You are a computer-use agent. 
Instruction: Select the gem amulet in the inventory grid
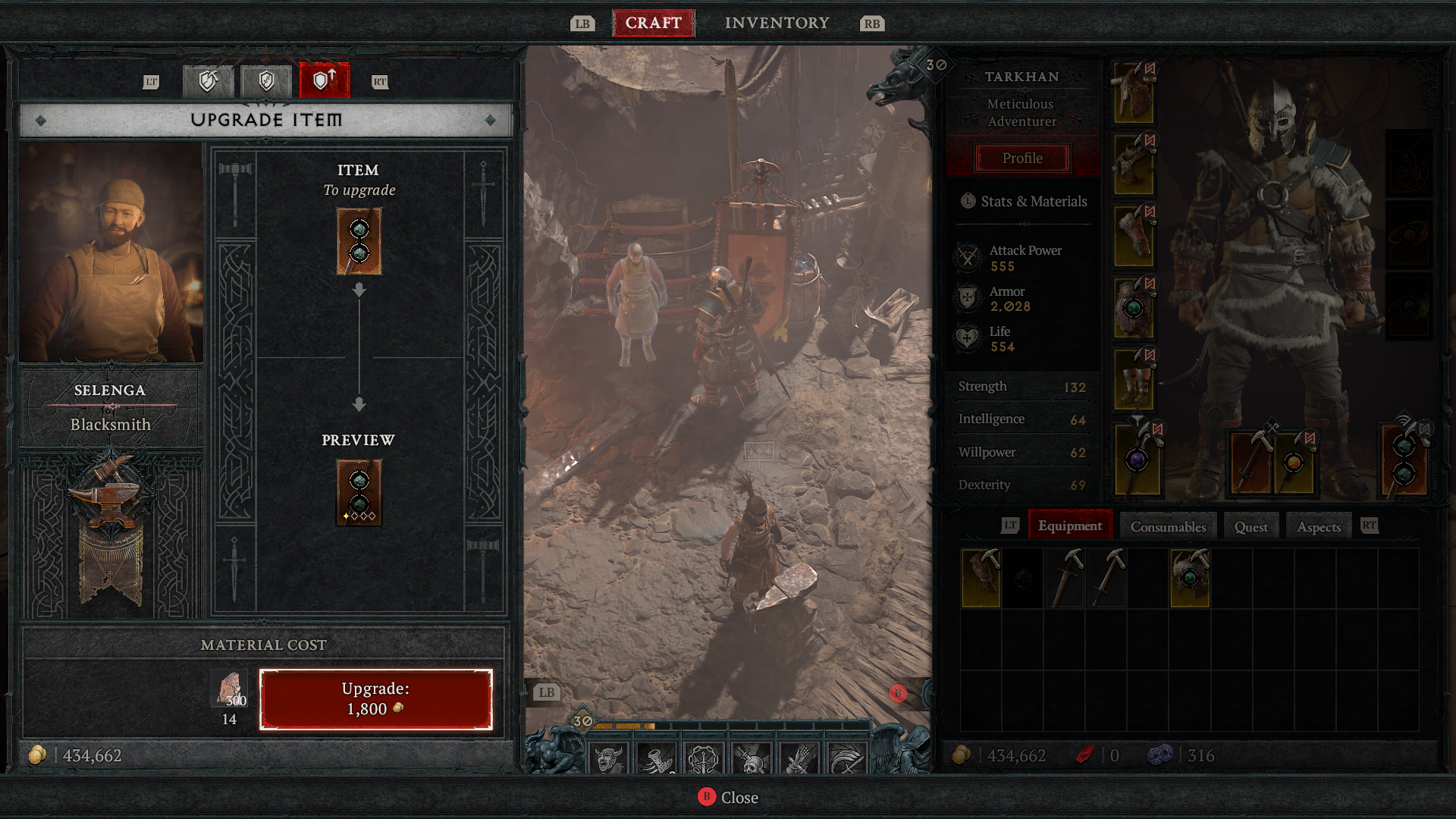[1191, 578]
